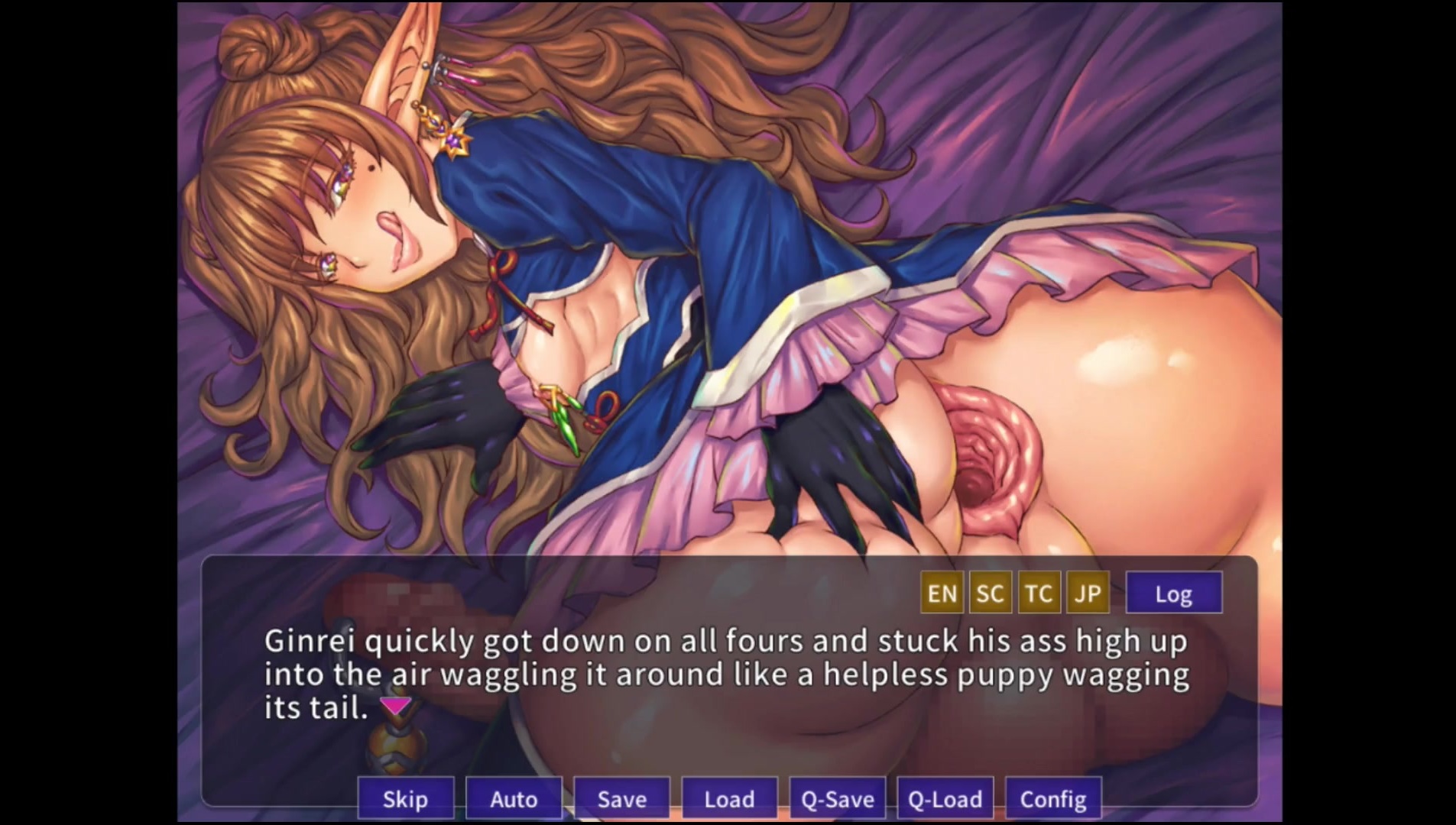Select the SC language option
This screenshot has height=825, width=1456.
[x=990, y=593]
